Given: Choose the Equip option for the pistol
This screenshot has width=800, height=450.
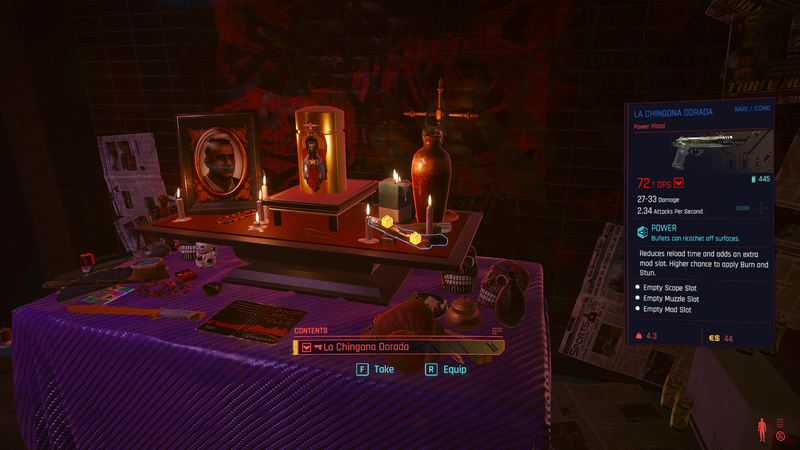Looking at the screenshot, I should [x=446, y=369].
